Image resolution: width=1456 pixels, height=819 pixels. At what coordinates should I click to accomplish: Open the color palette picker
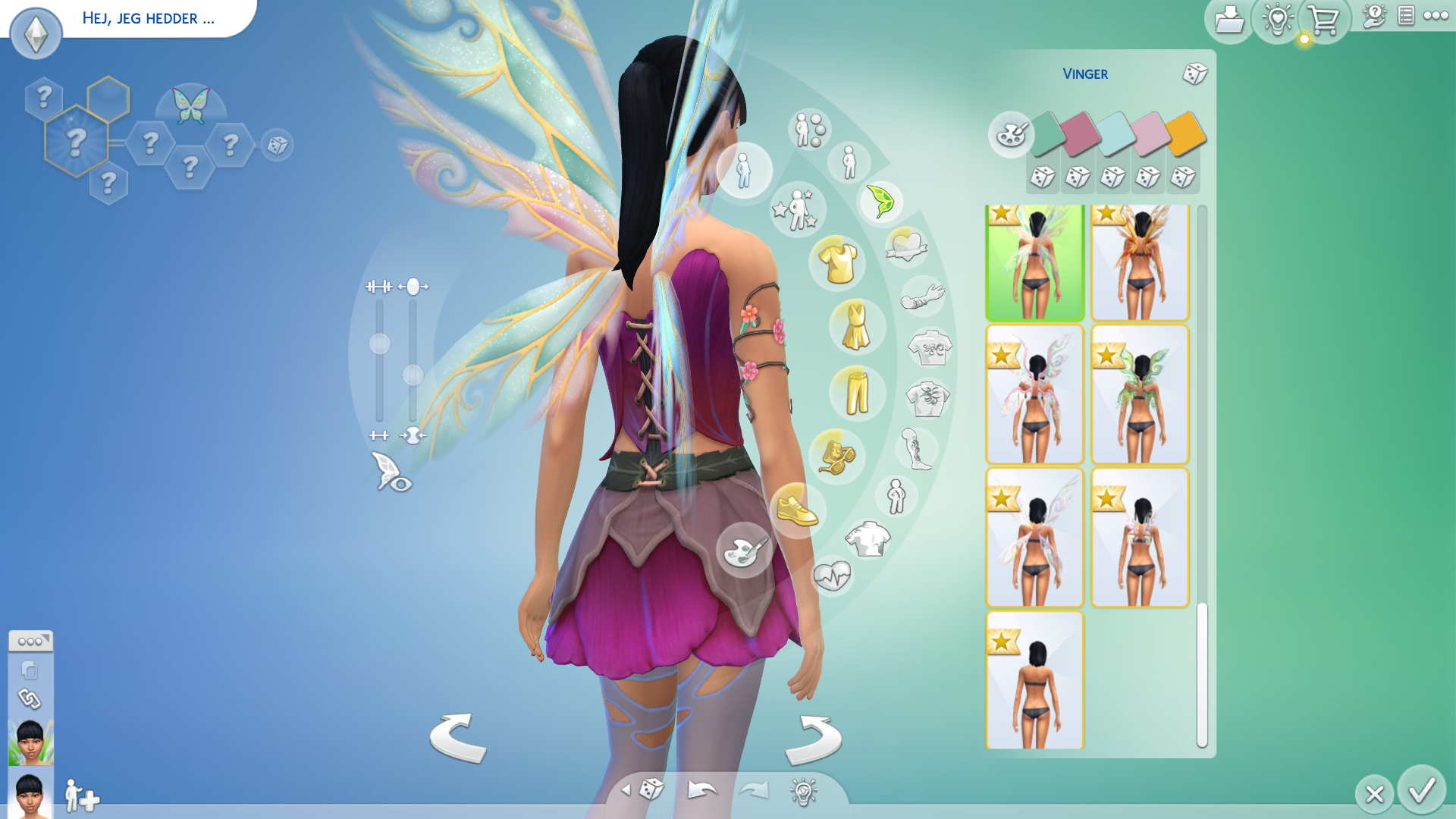(1010, 135)
